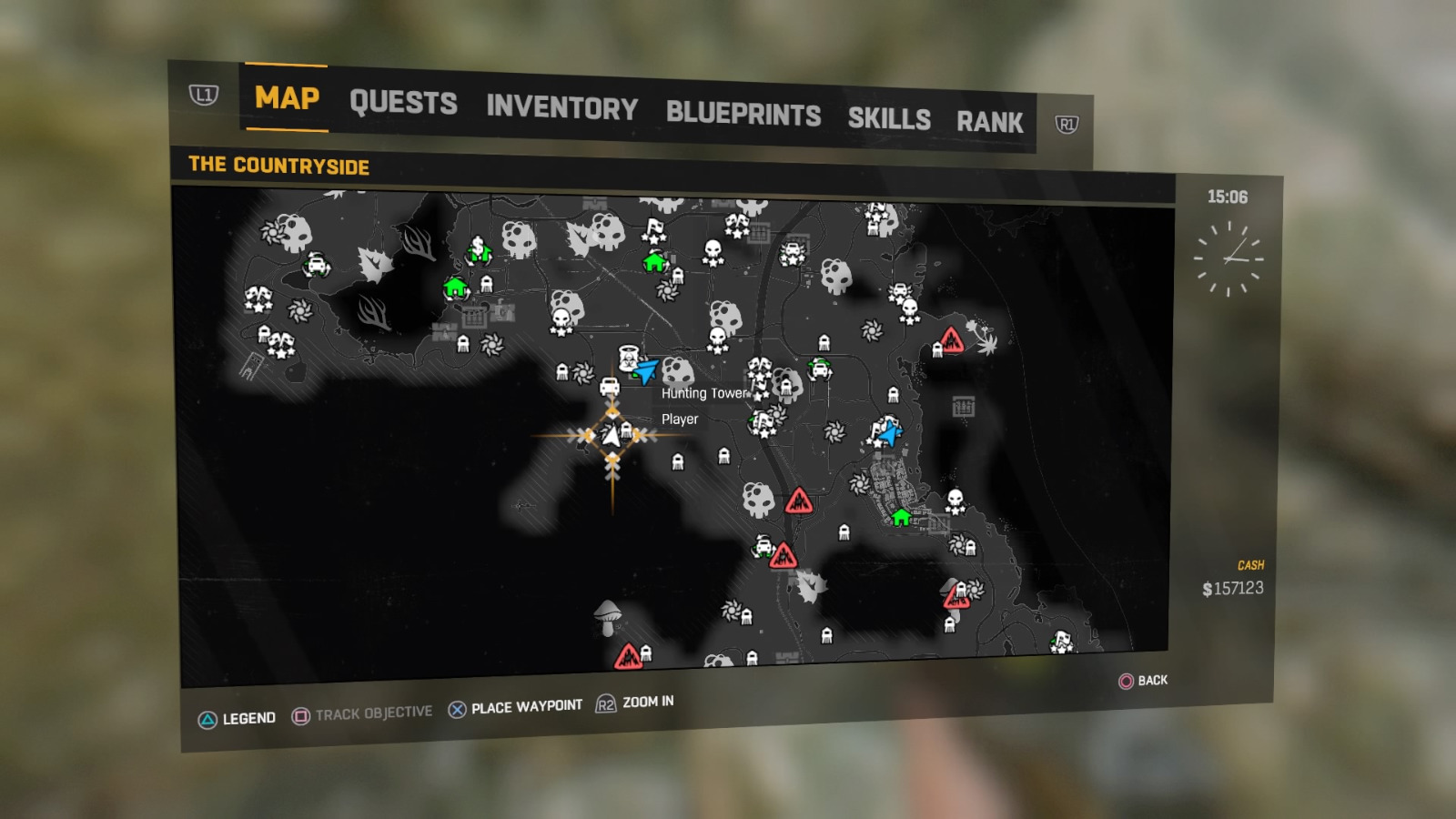Click PLACE WAYPOINT at the bottom
The width and height of the screenshot is (1456, 819).
526,704
